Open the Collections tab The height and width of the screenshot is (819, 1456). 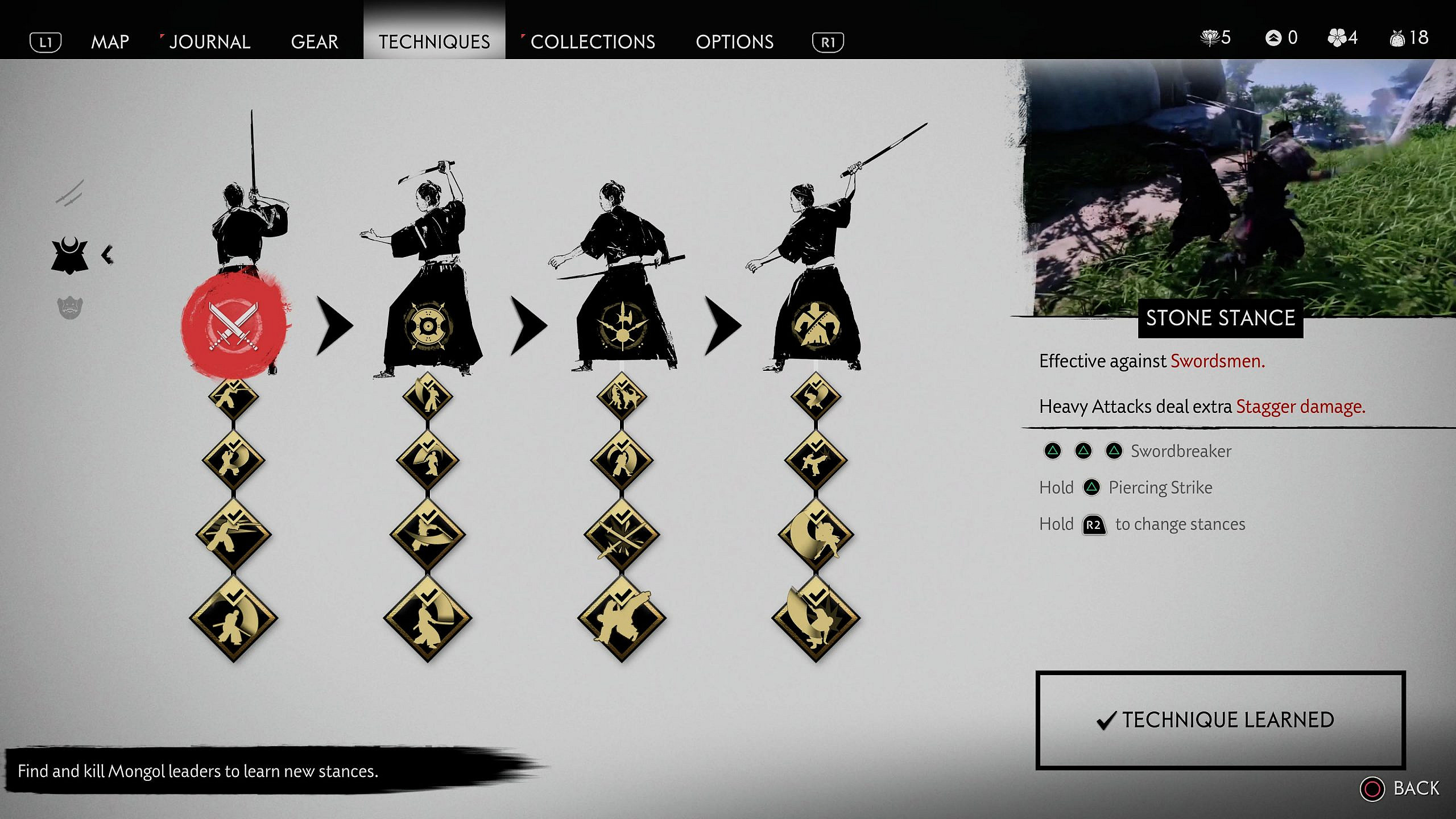[x=592, y=42]
